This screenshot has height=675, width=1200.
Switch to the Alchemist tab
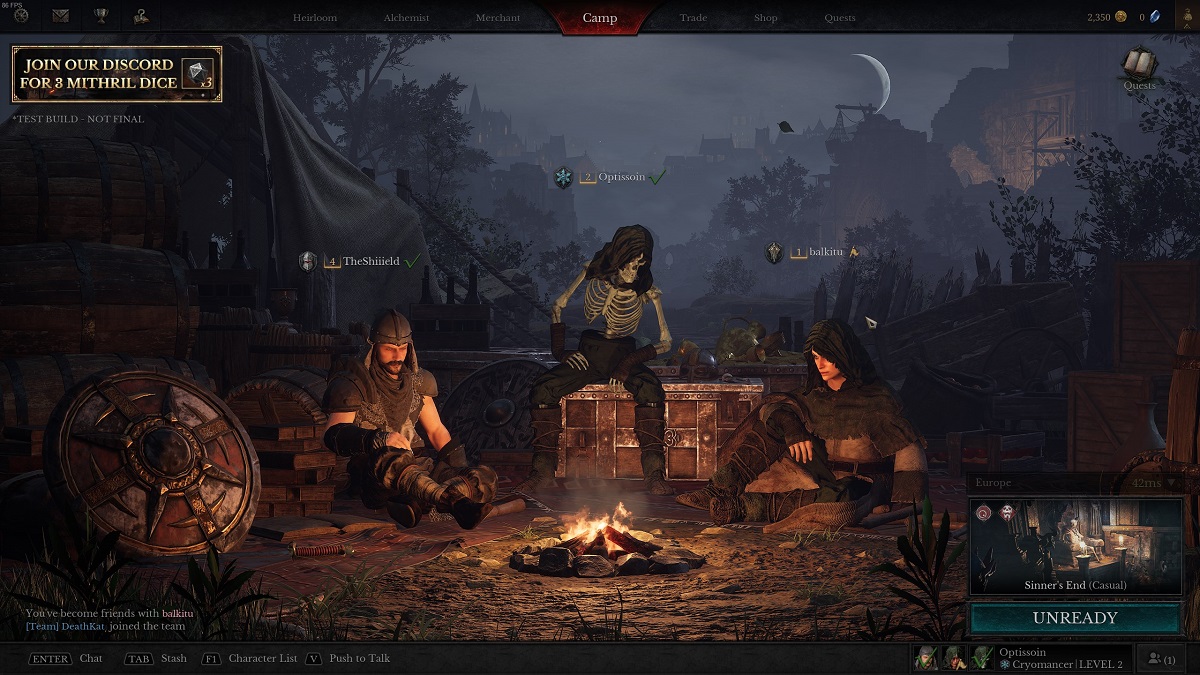[406, 18]
